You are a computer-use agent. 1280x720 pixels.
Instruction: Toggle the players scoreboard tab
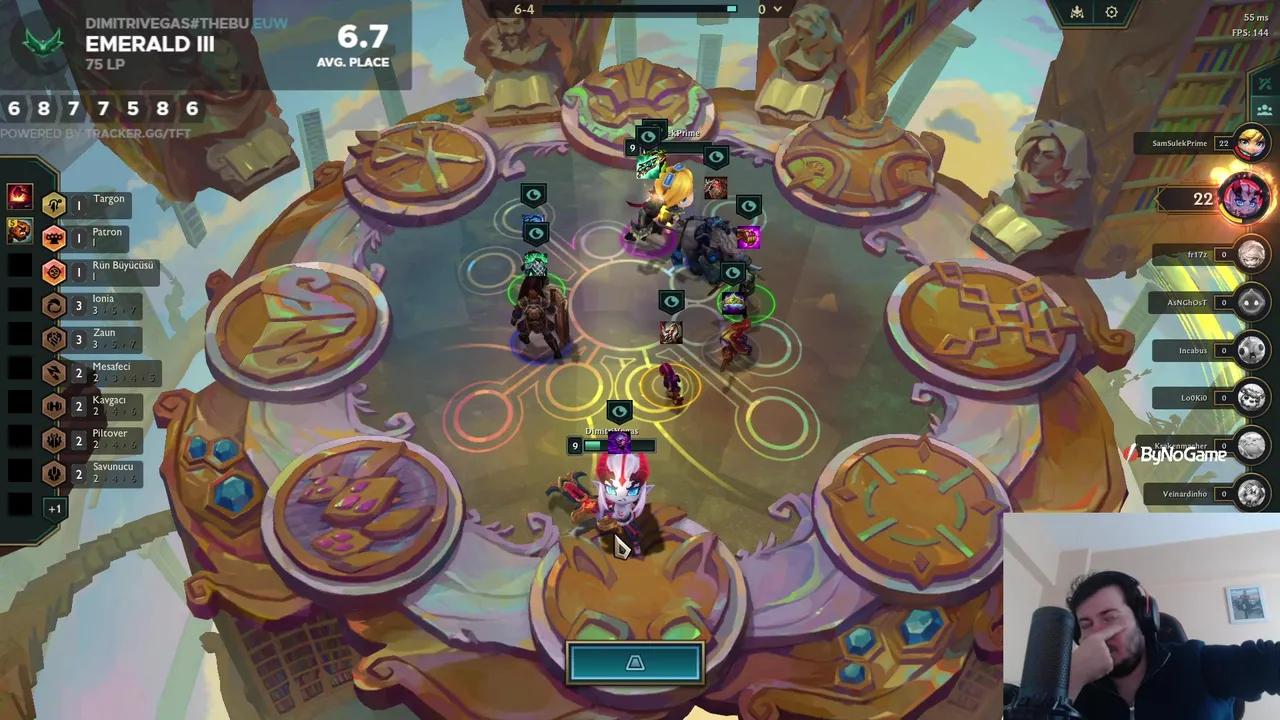pos(1265,110)
